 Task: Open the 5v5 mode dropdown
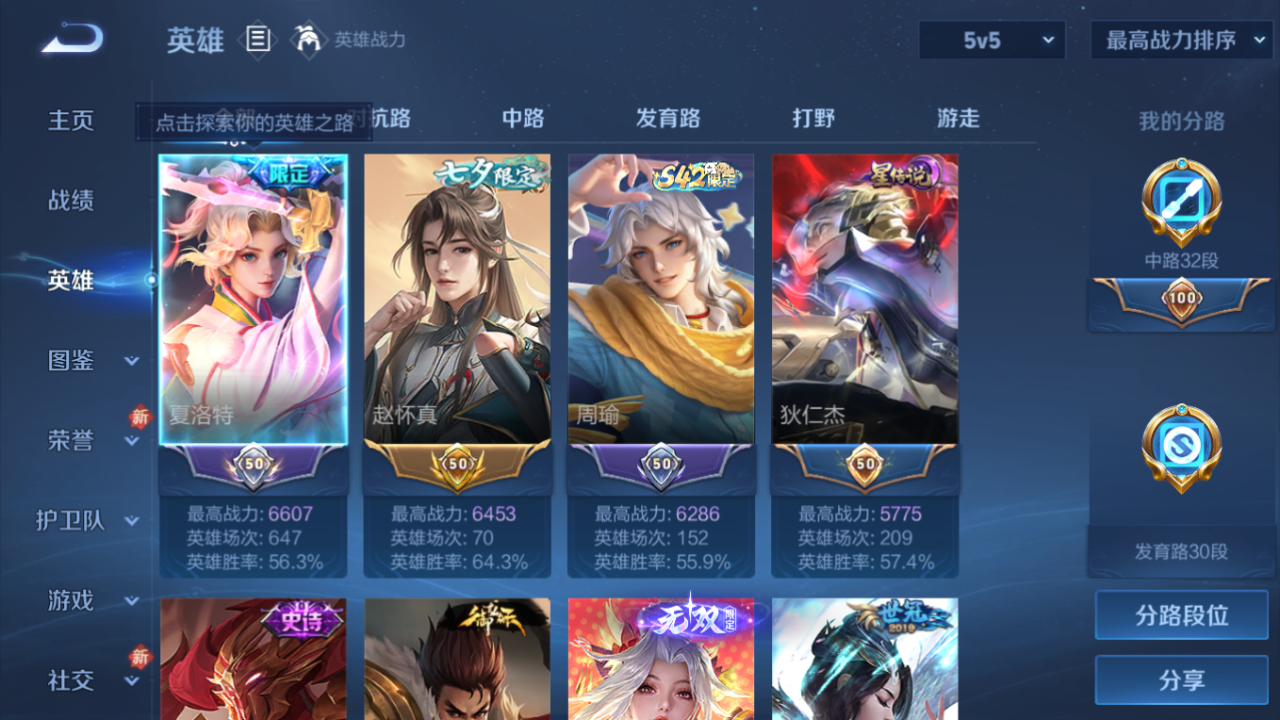991,40
